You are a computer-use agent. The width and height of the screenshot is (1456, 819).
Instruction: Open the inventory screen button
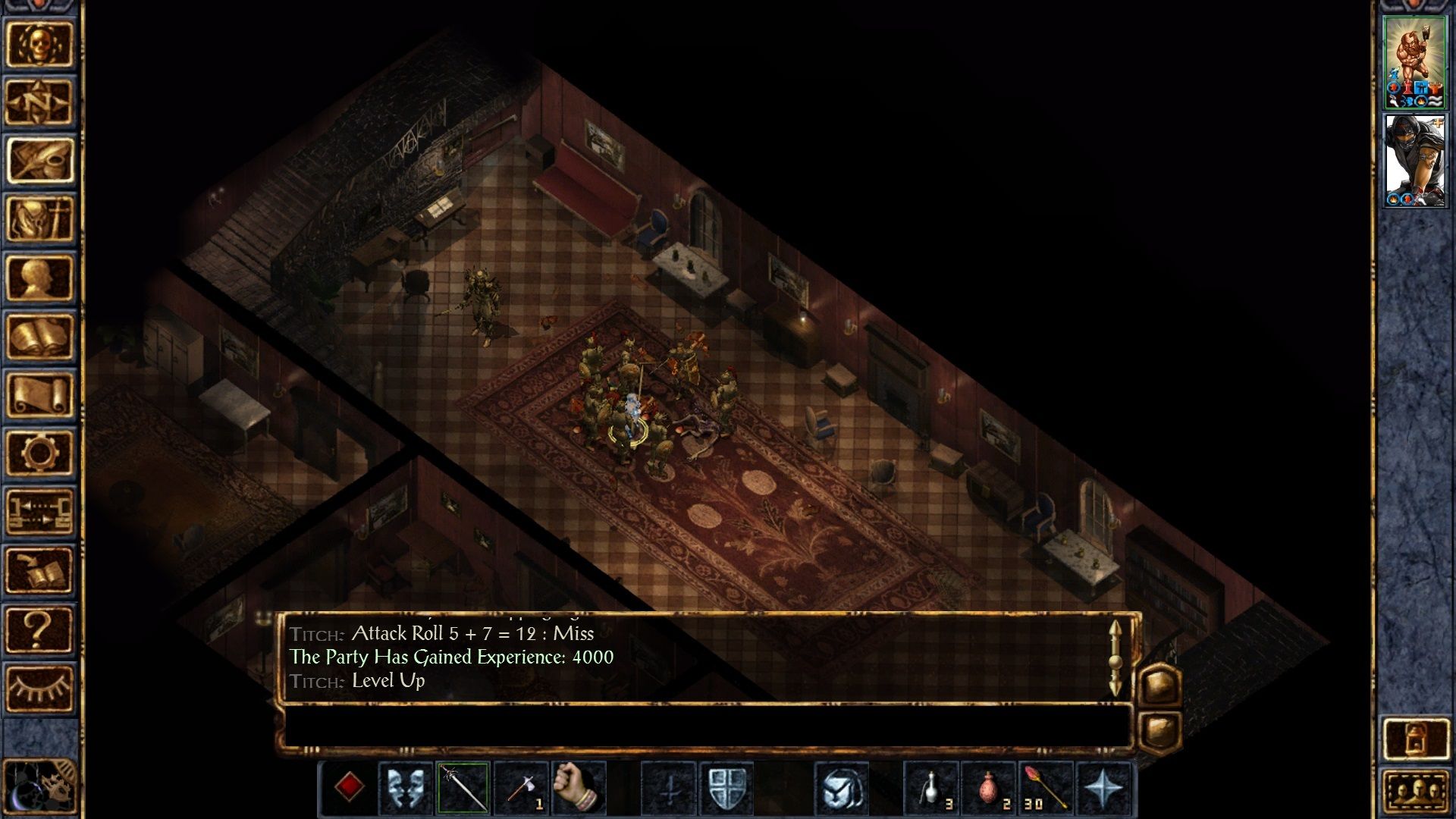click(39, 218)
